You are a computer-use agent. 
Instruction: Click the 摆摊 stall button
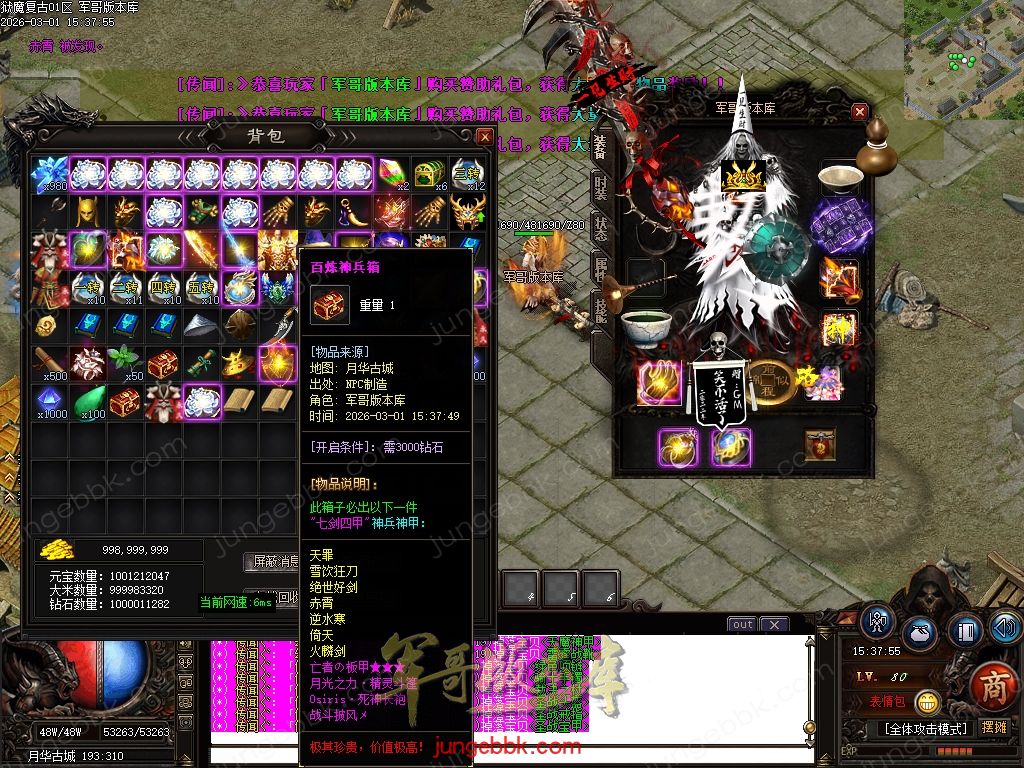click(994, 727)
